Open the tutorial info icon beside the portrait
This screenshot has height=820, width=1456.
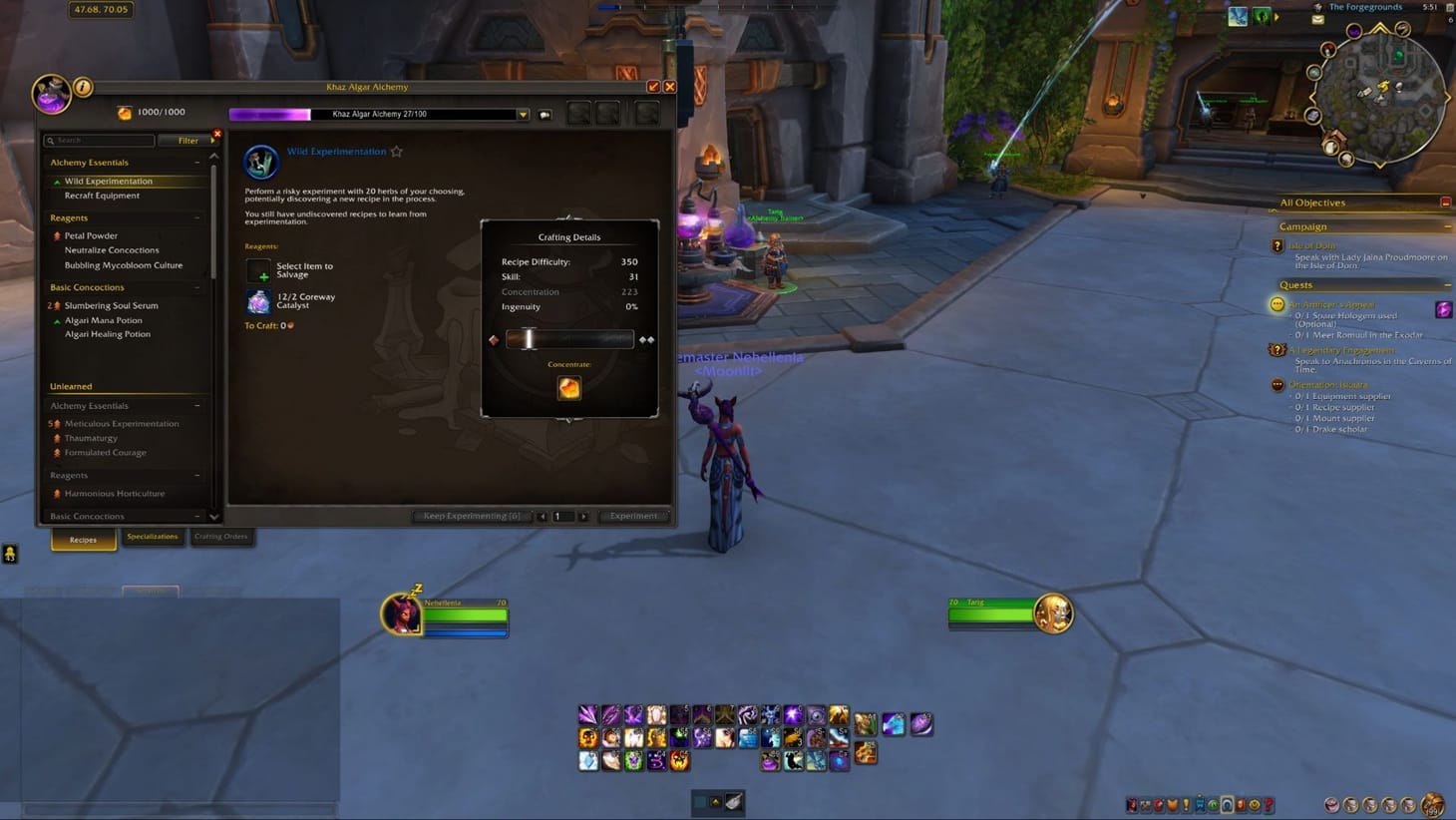coord(81,88)
